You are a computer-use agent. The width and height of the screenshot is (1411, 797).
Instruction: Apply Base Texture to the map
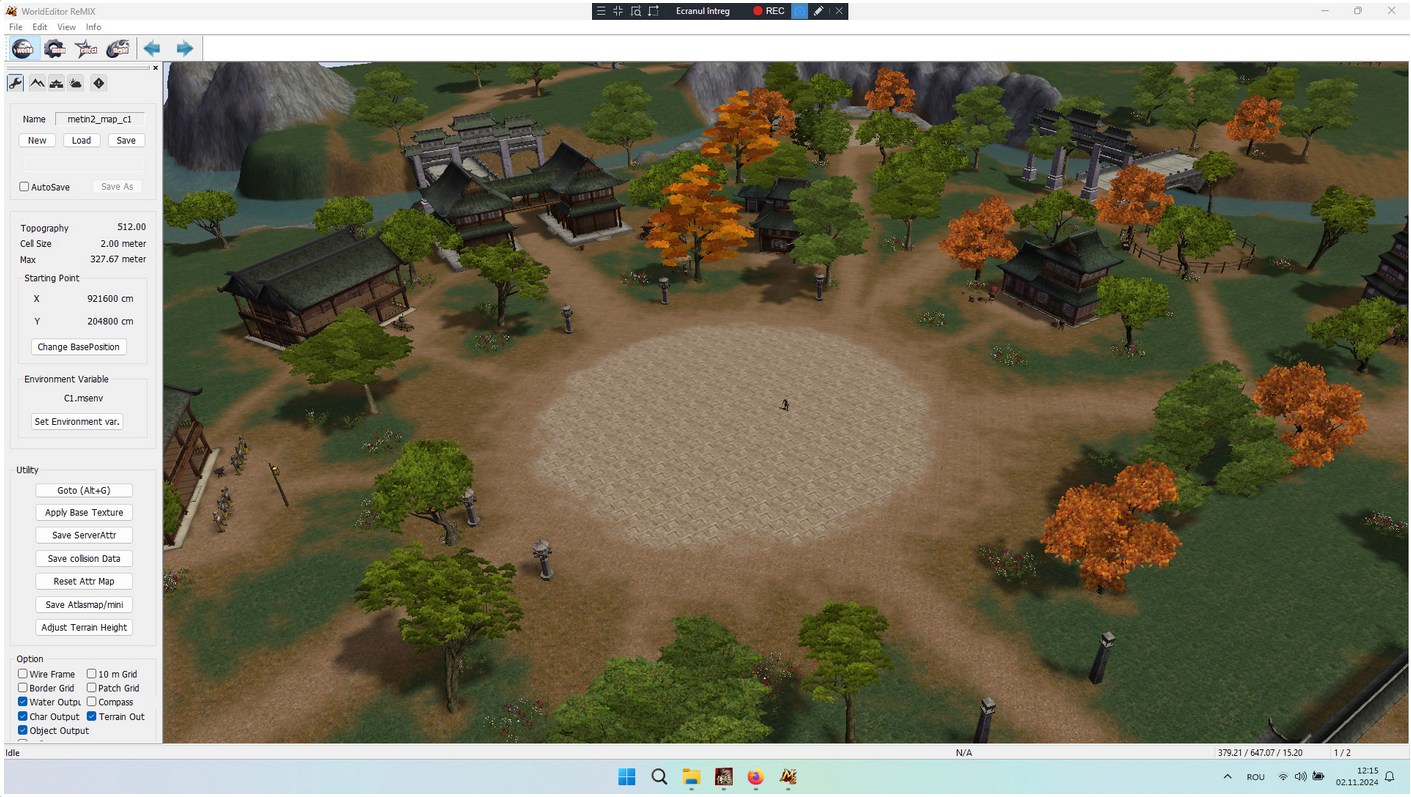tap(84, 513)
